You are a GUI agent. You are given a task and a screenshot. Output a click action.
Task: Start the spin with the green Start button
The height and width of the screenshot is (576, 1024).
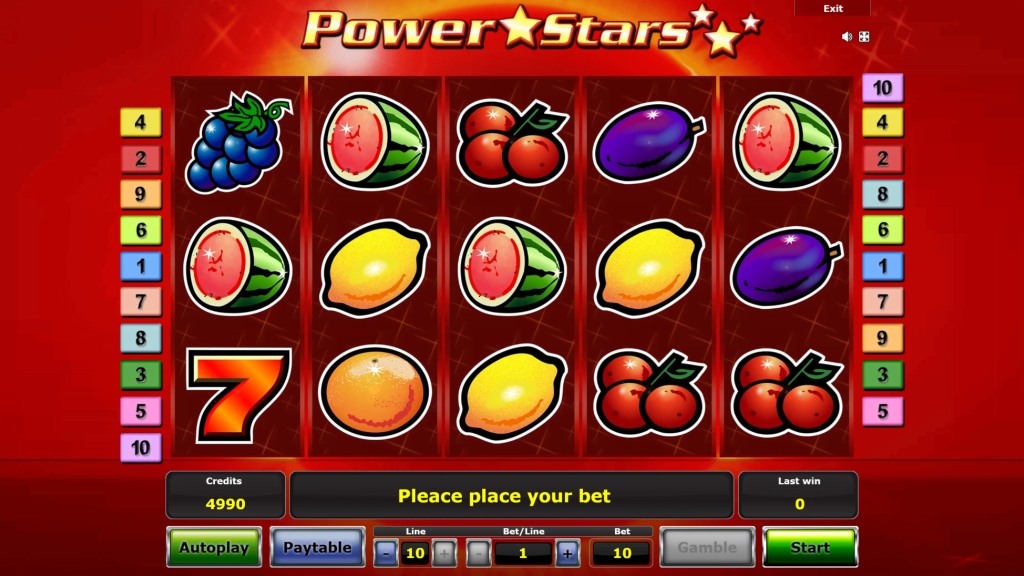coord(809,547)
